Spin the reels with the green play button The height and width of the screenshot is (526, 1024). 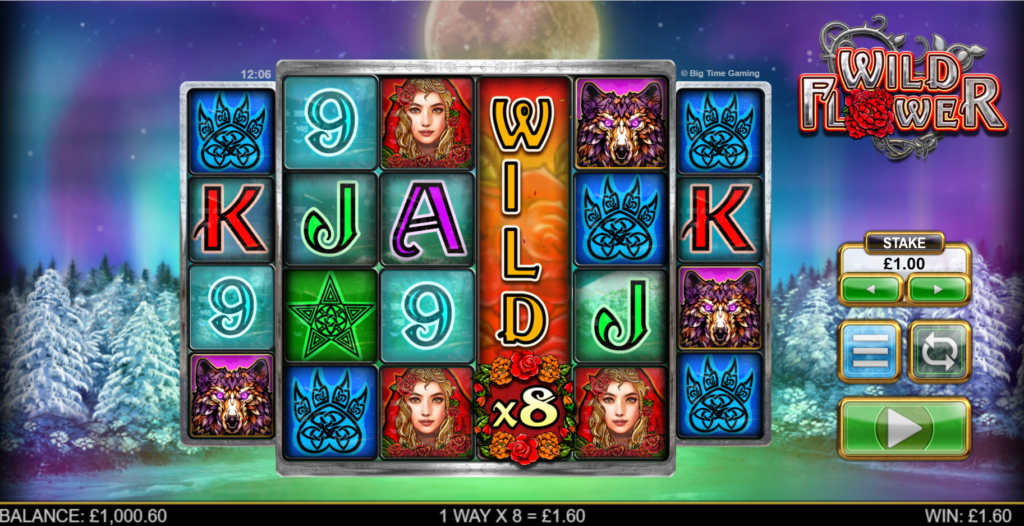(903, 428)
